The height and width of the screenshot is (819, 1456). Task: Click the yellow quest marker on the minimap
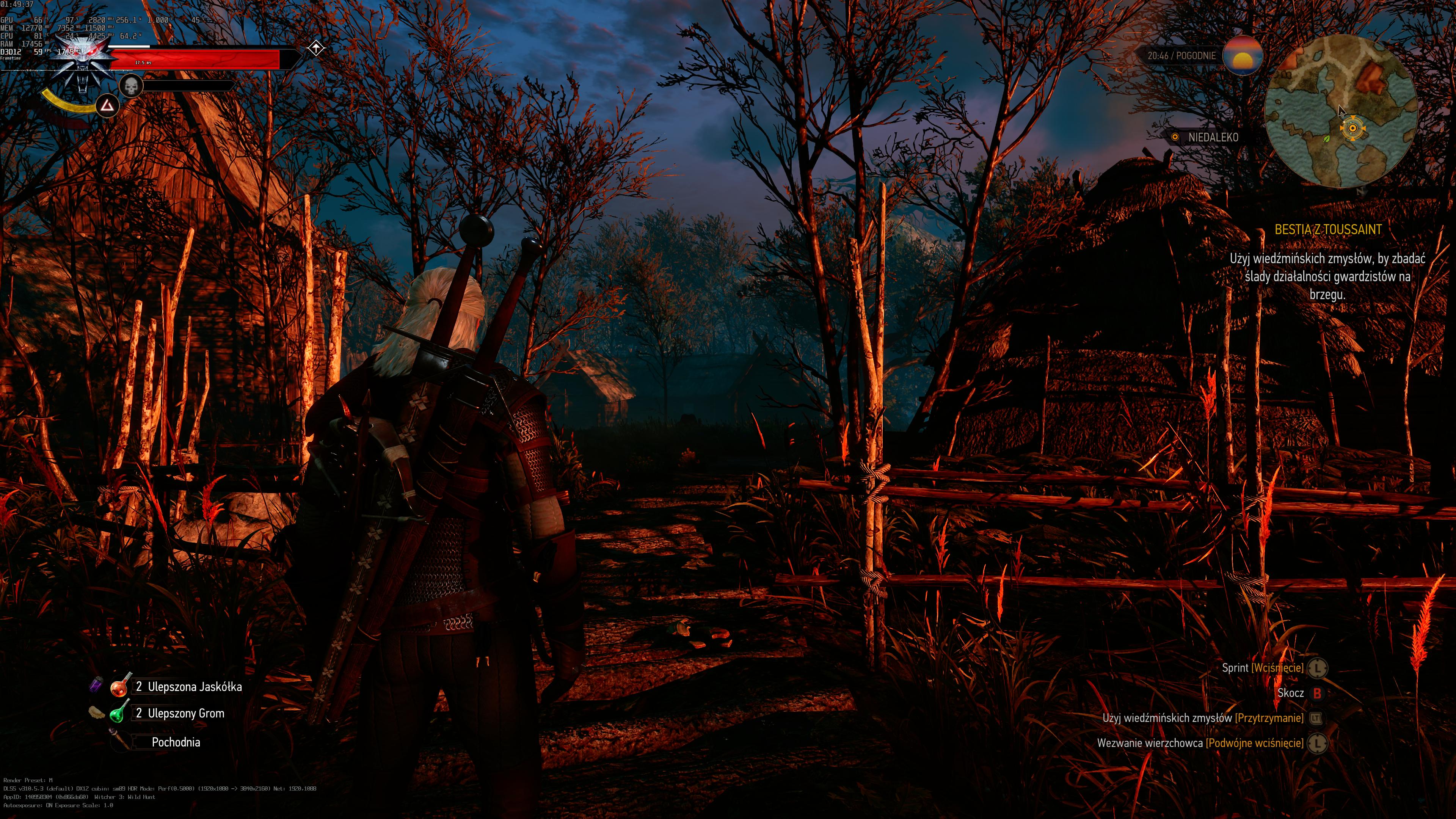pos(1352,128)
